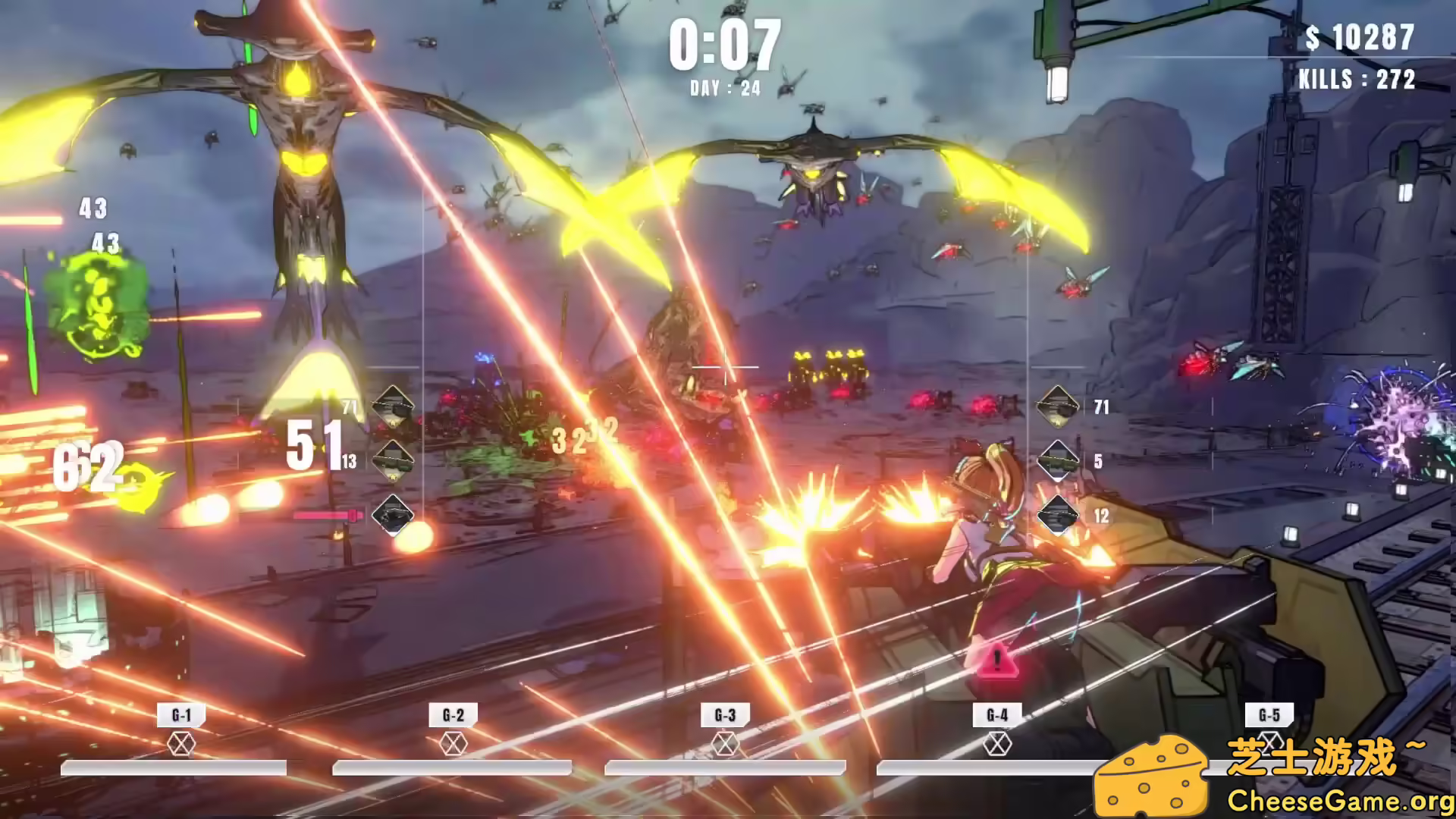Click the red warning triangle alert
The height and width of the screenshot is (819, 1456).
pyautogui.click(x=996, y=661)
